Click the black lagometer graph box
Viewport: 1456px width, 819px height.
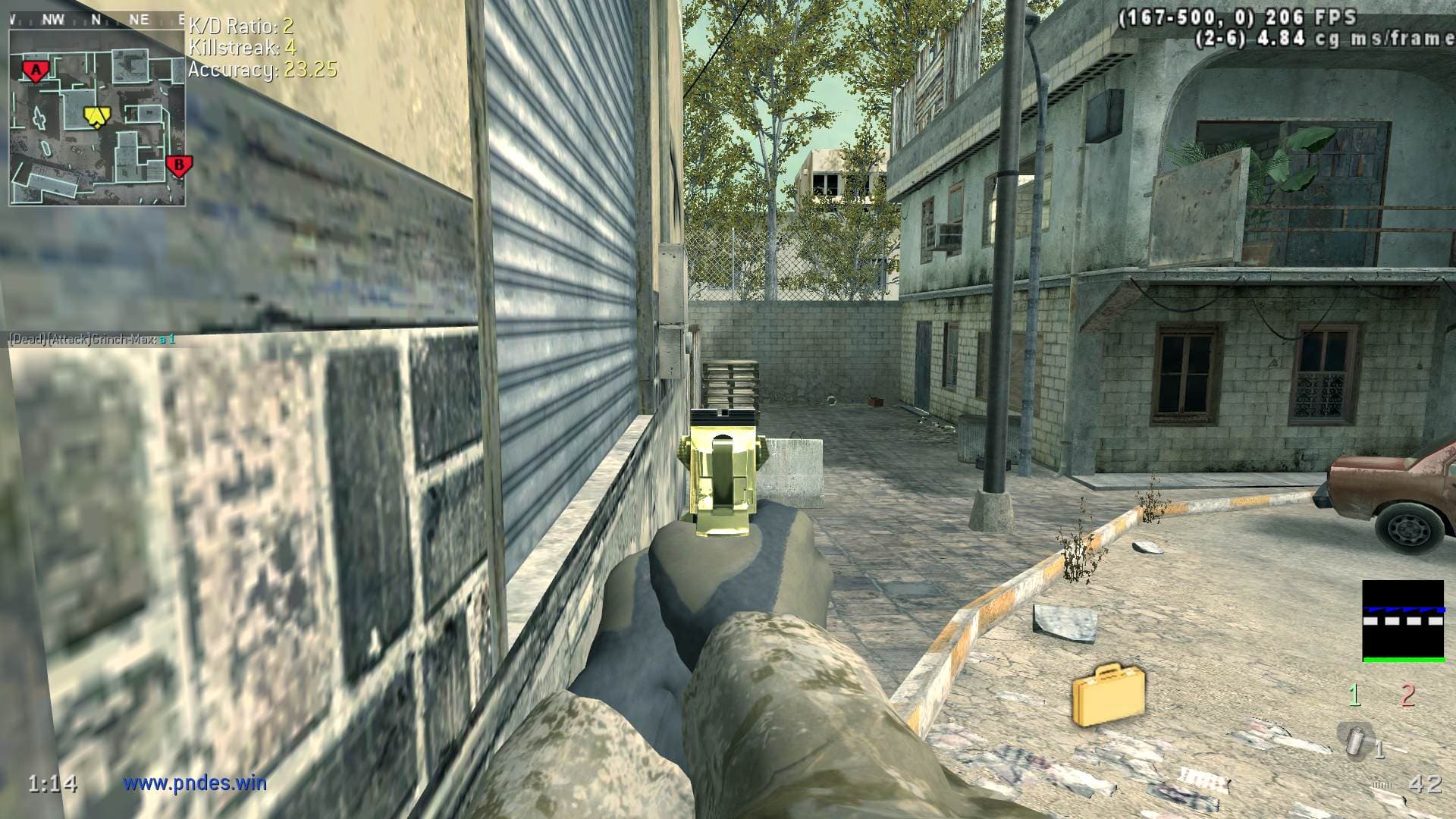coord(1402,621)
